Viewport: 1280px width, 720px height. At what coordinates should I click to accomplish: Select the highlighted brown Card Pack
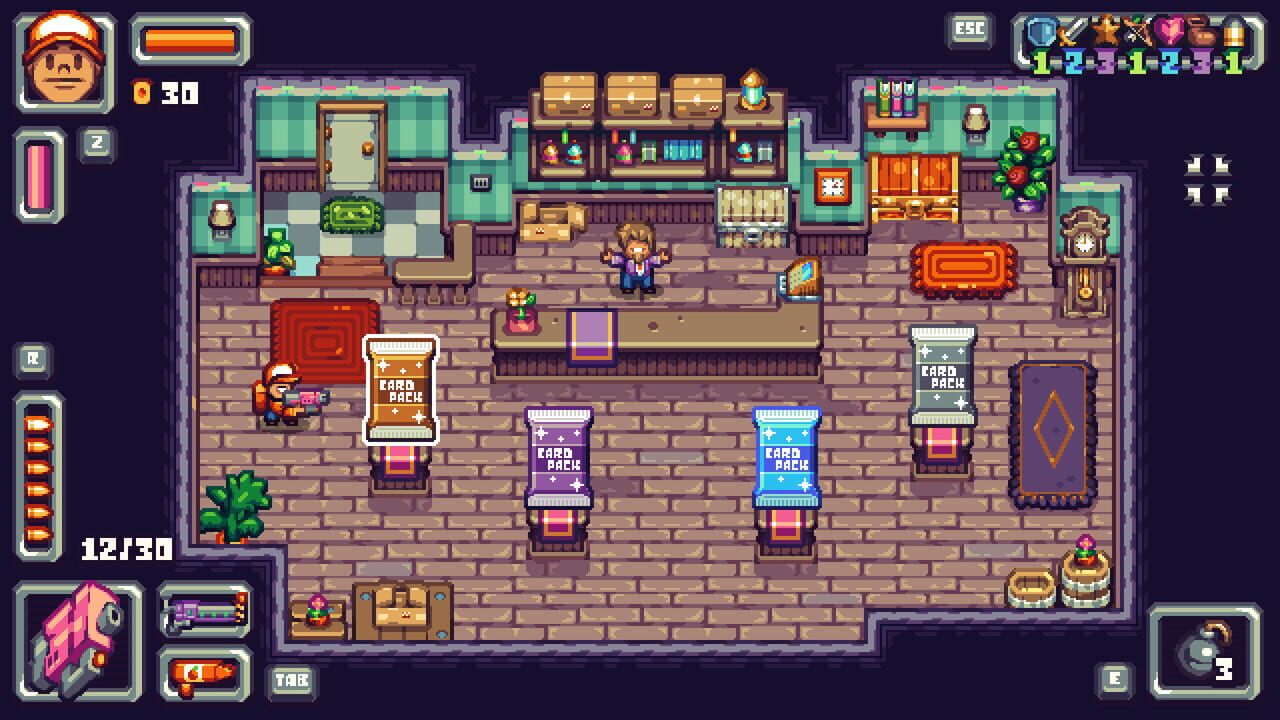click(400, 390)
